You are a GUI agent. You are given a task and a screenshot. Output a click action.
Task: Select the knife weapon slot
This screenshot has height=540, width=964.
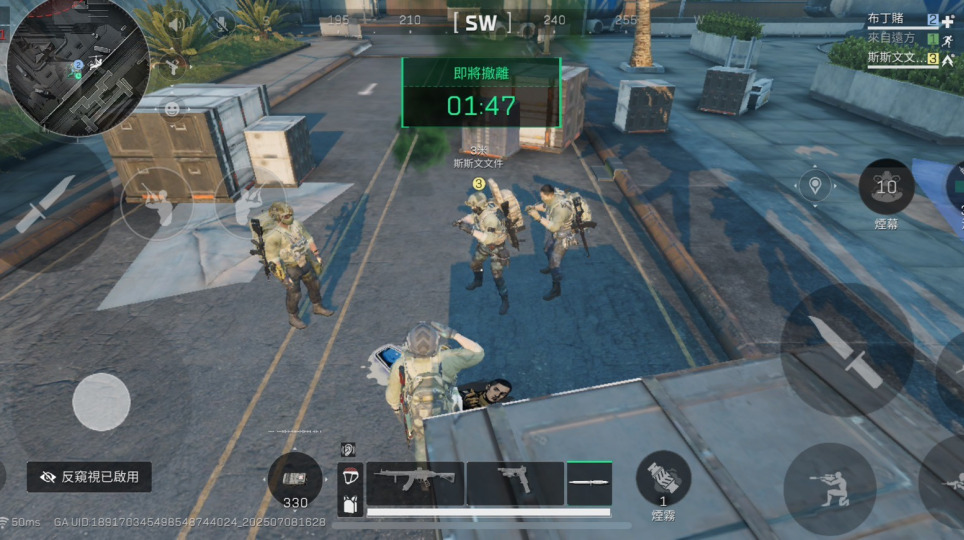point(589,481)
